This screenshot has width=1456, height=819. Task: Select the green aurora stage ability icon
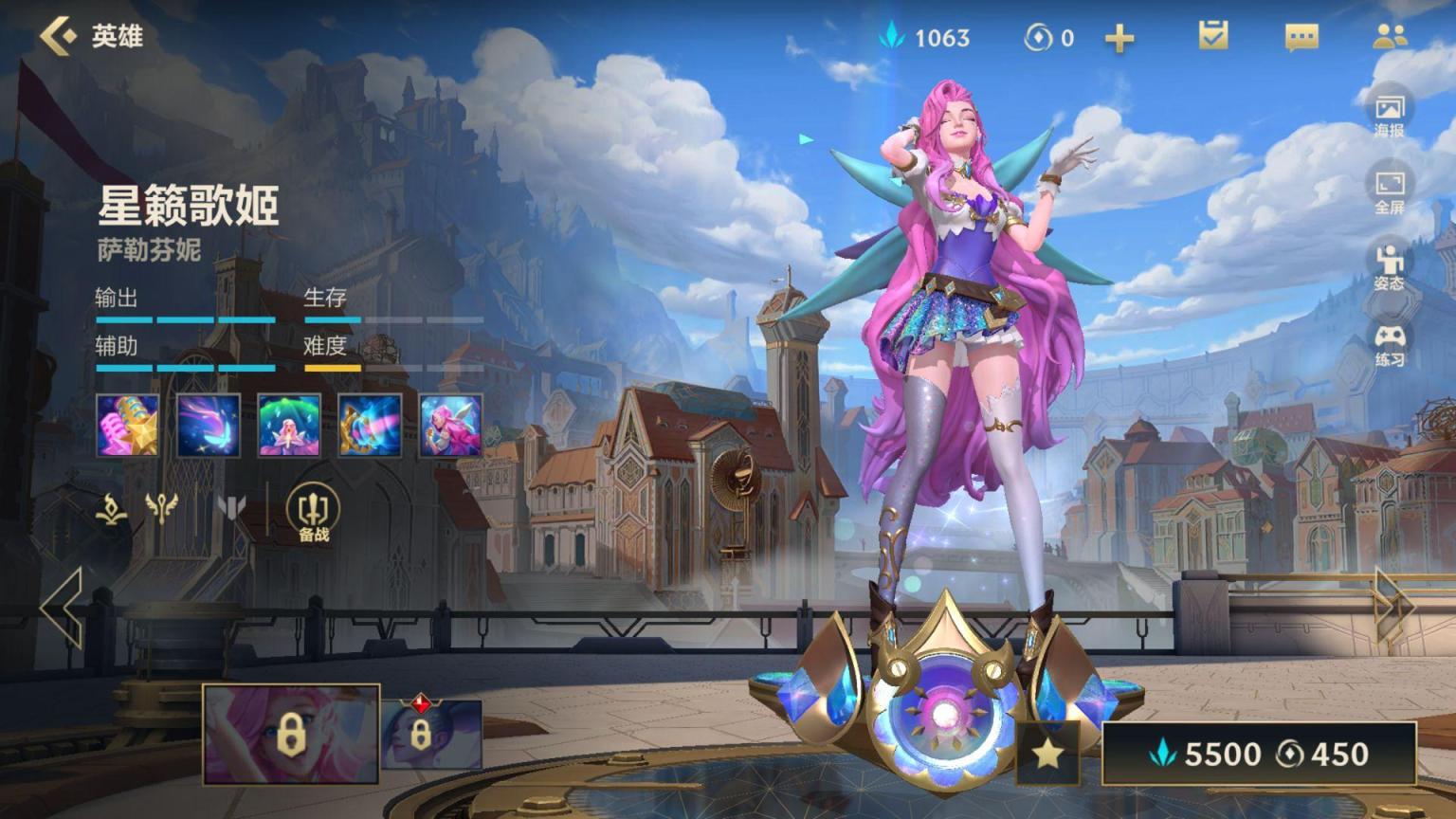click(289, 426)
